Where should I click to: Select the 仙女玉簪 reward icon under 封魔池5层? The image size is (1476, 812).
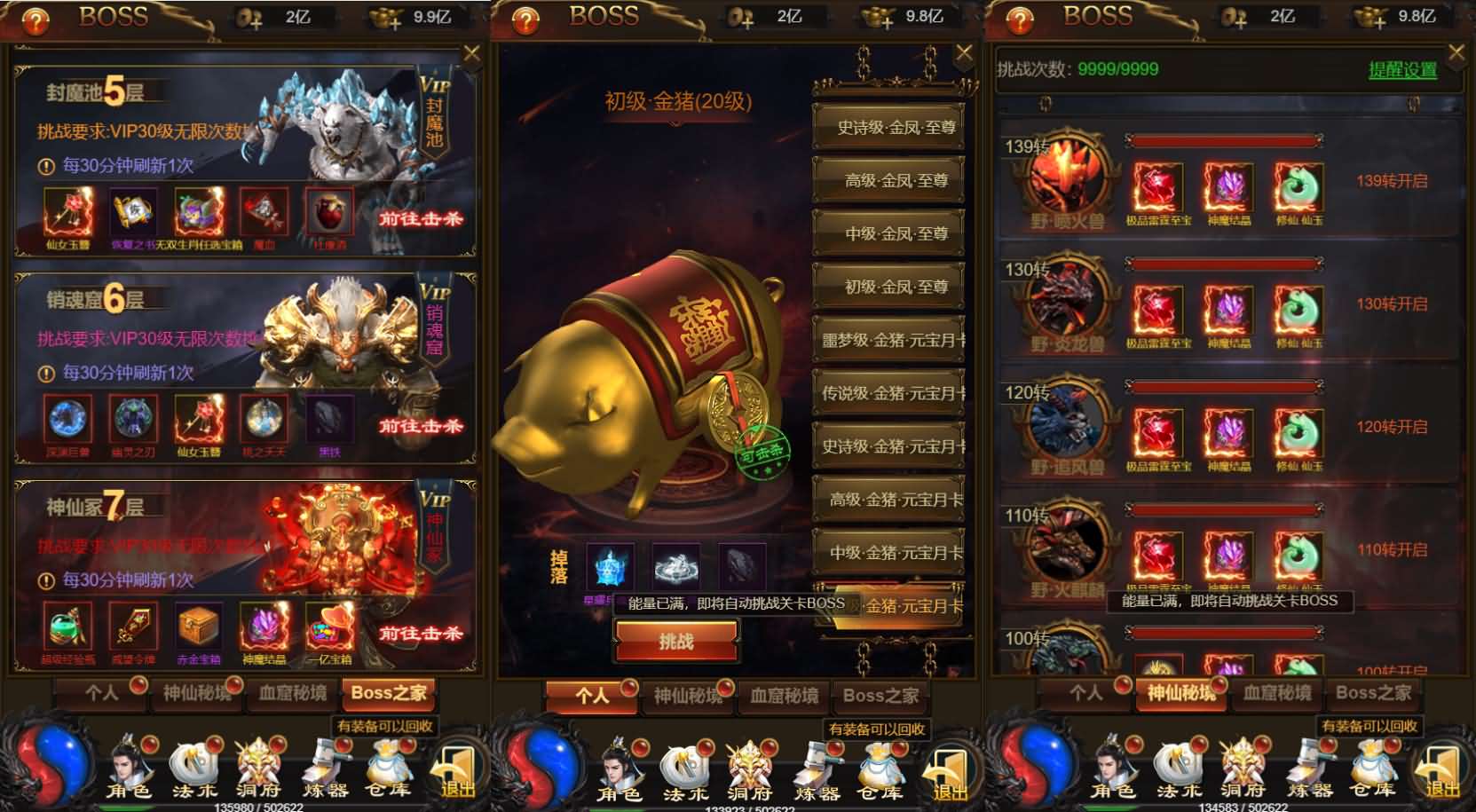(67, 211)
